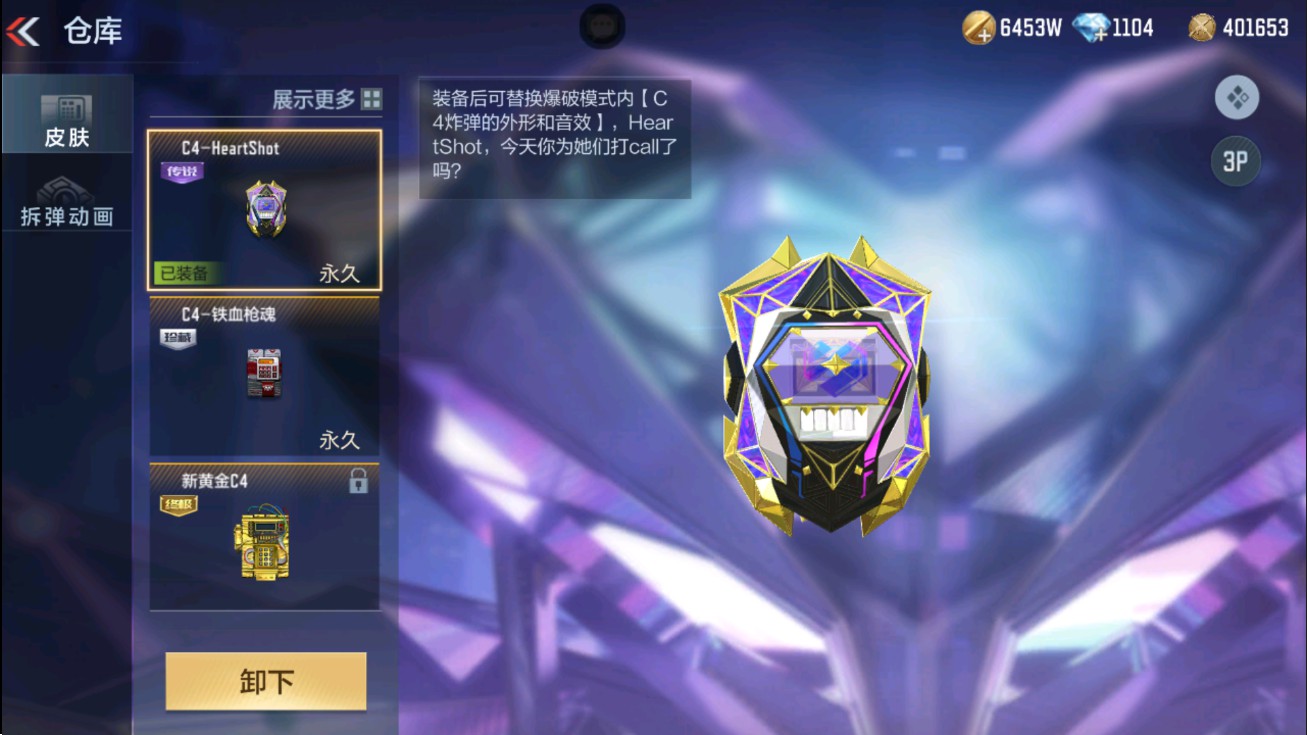This screenshot has height=735, width=1307.
Task: Open the medal currency icon showing 401653
Action: [1200, 26]
